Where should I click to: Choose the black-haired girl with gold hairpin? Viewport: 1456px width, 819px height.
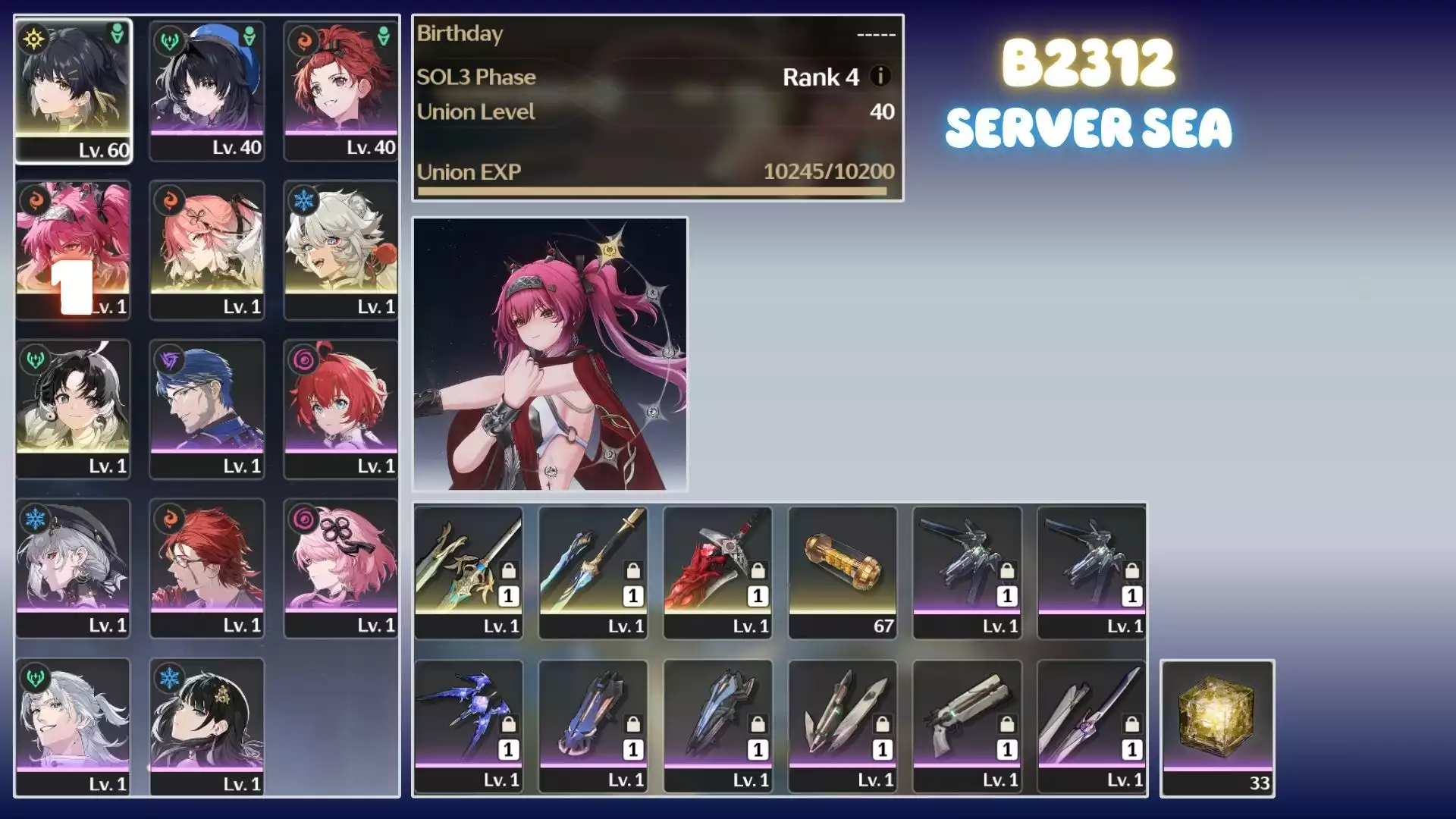207,726
